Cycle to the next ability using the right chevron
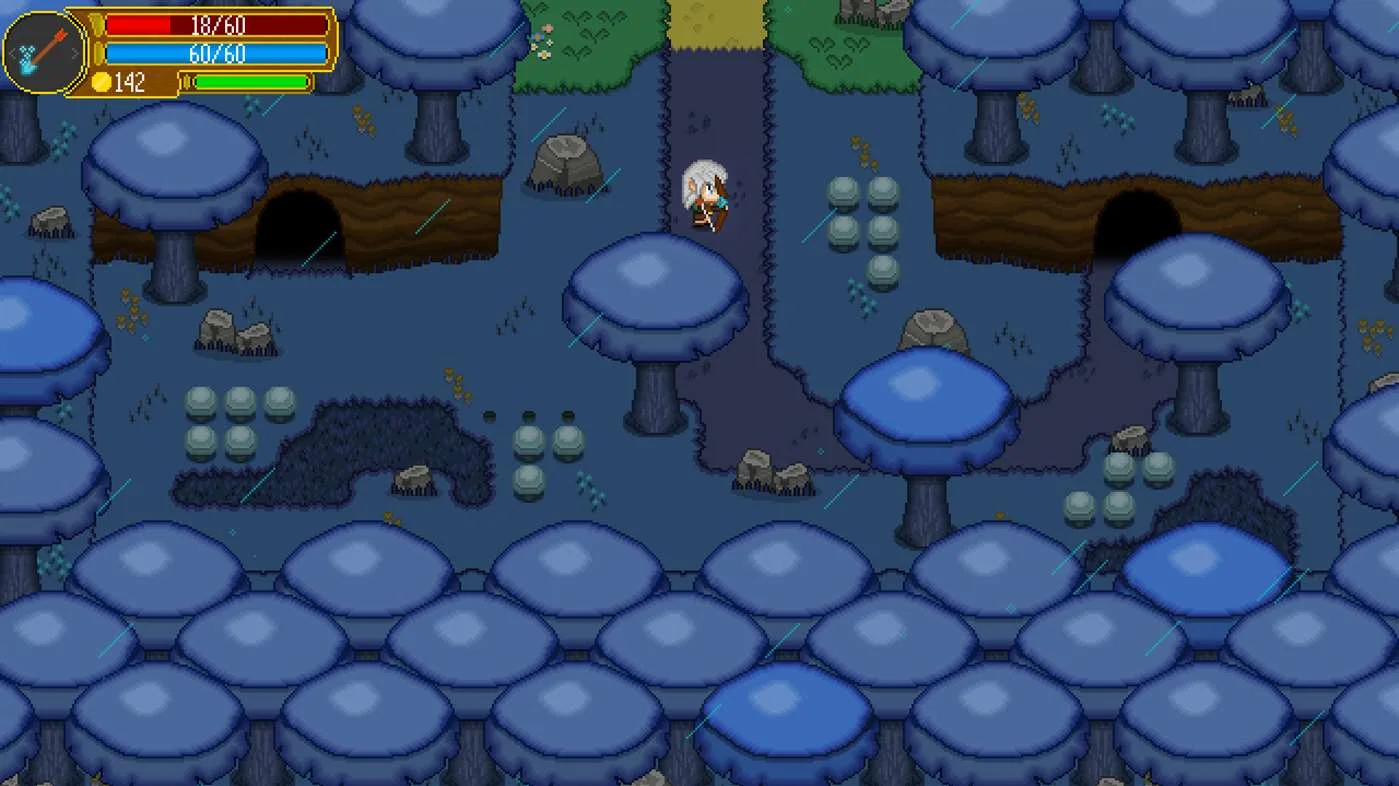 pos(74,52)
